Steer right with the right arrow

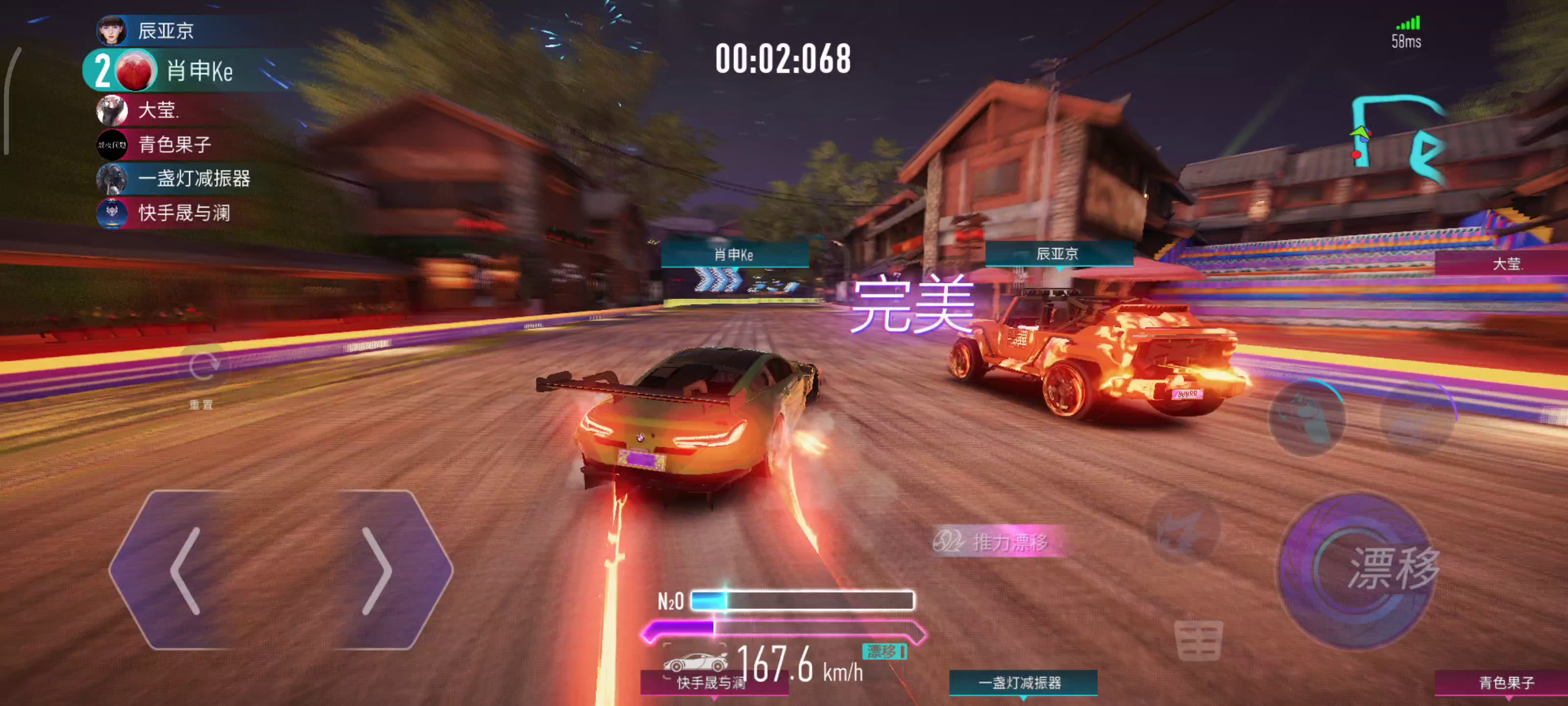click(x=377, y=571)
